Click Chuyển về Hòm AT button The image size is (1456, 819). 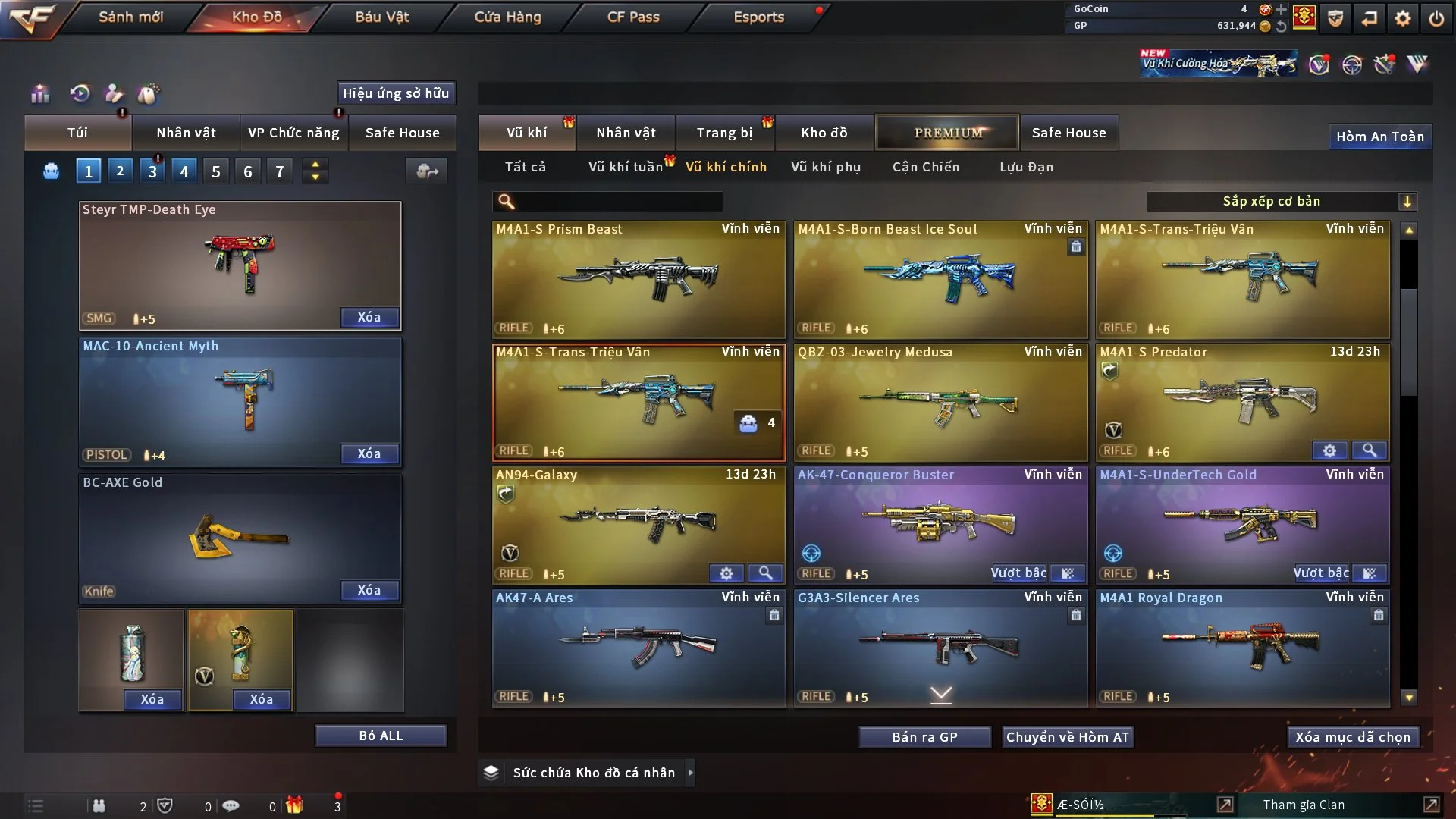(x=1067, y=737)
